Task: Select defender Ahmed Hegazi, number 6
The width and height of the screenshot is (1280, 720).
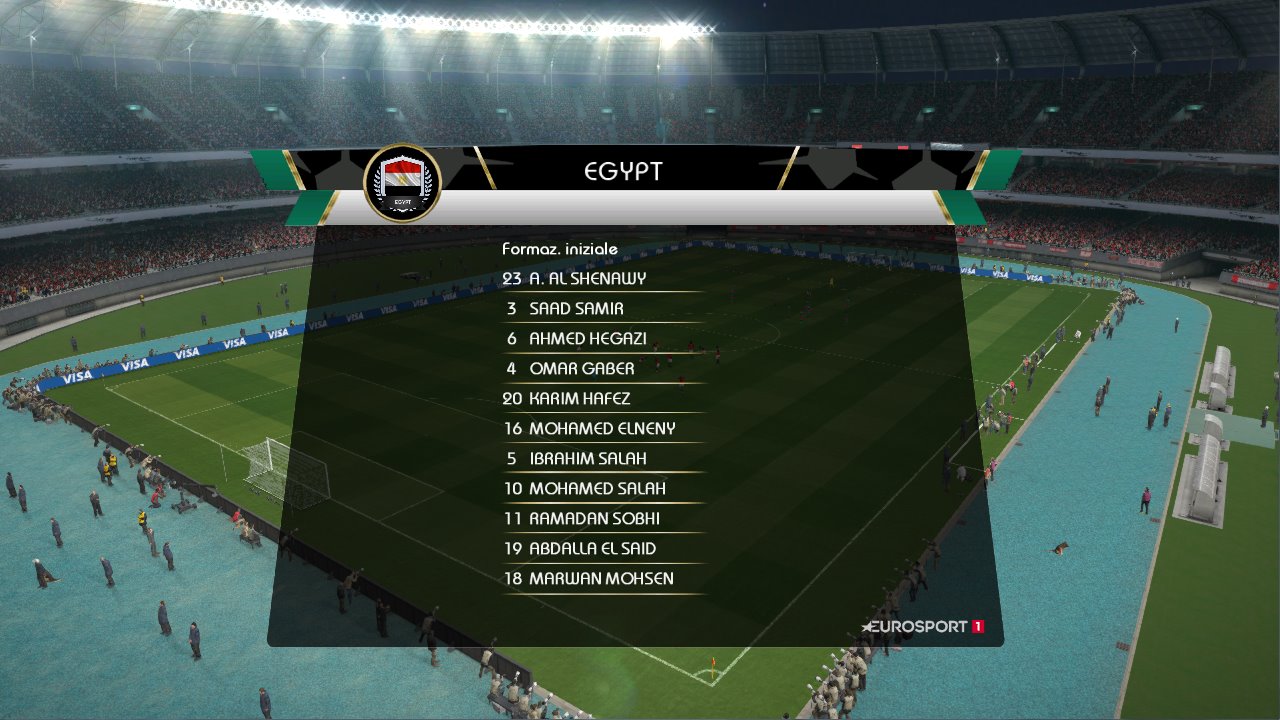Action: (576, 338)
